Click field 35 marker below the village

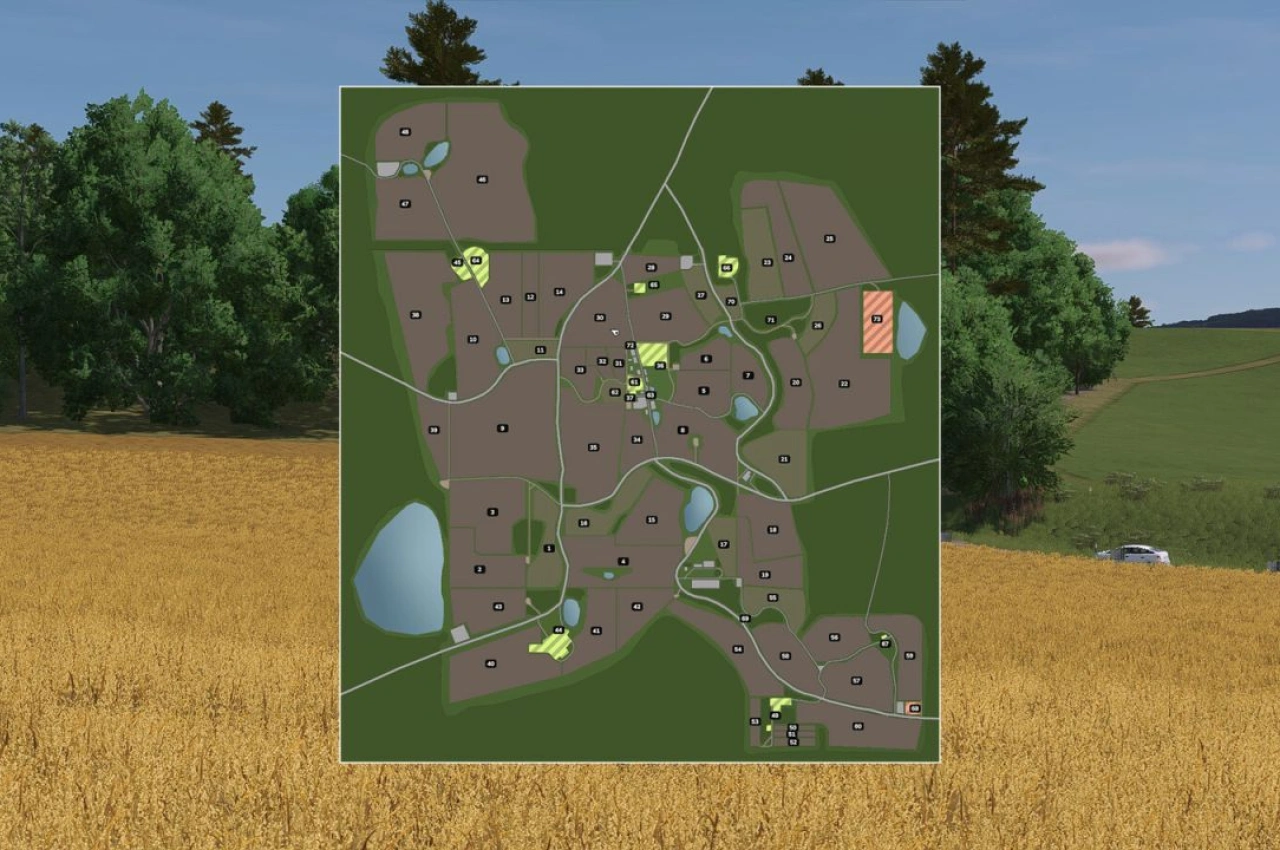(593, 446)
